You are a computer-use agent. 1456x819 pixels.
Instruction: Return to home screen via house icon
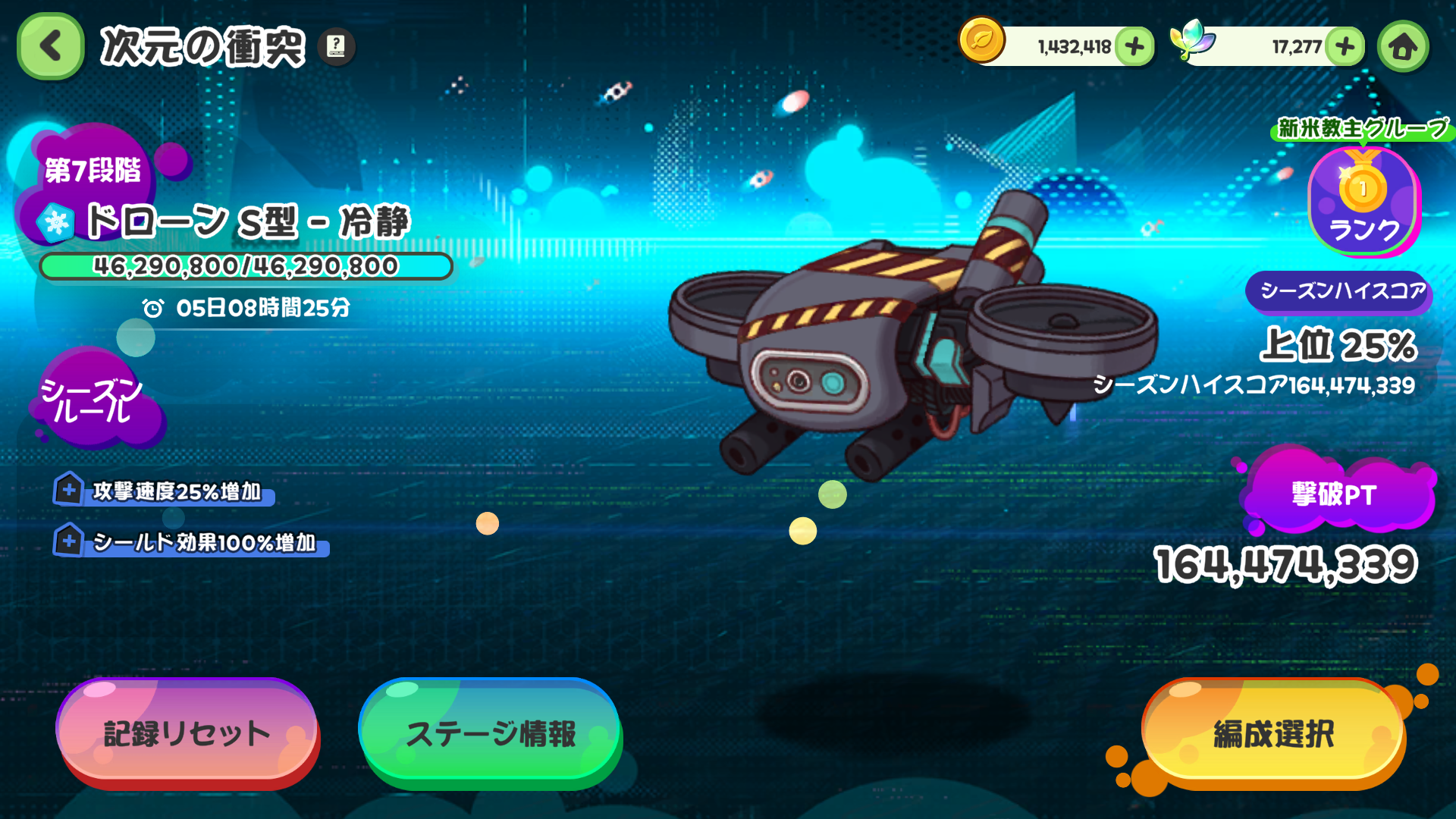(1403, 46)
